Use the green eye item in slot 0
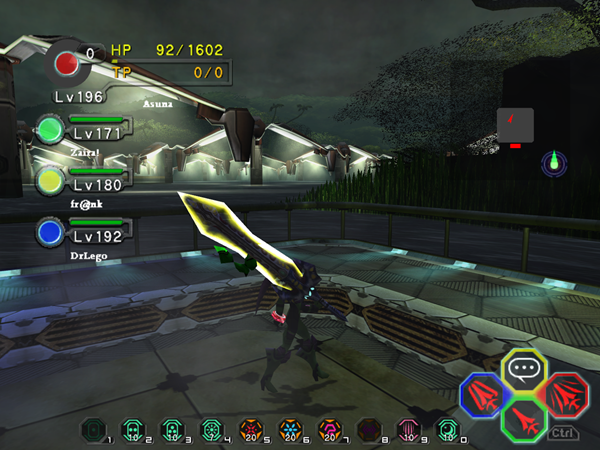600x450 pixels. (x=447, y=429)
